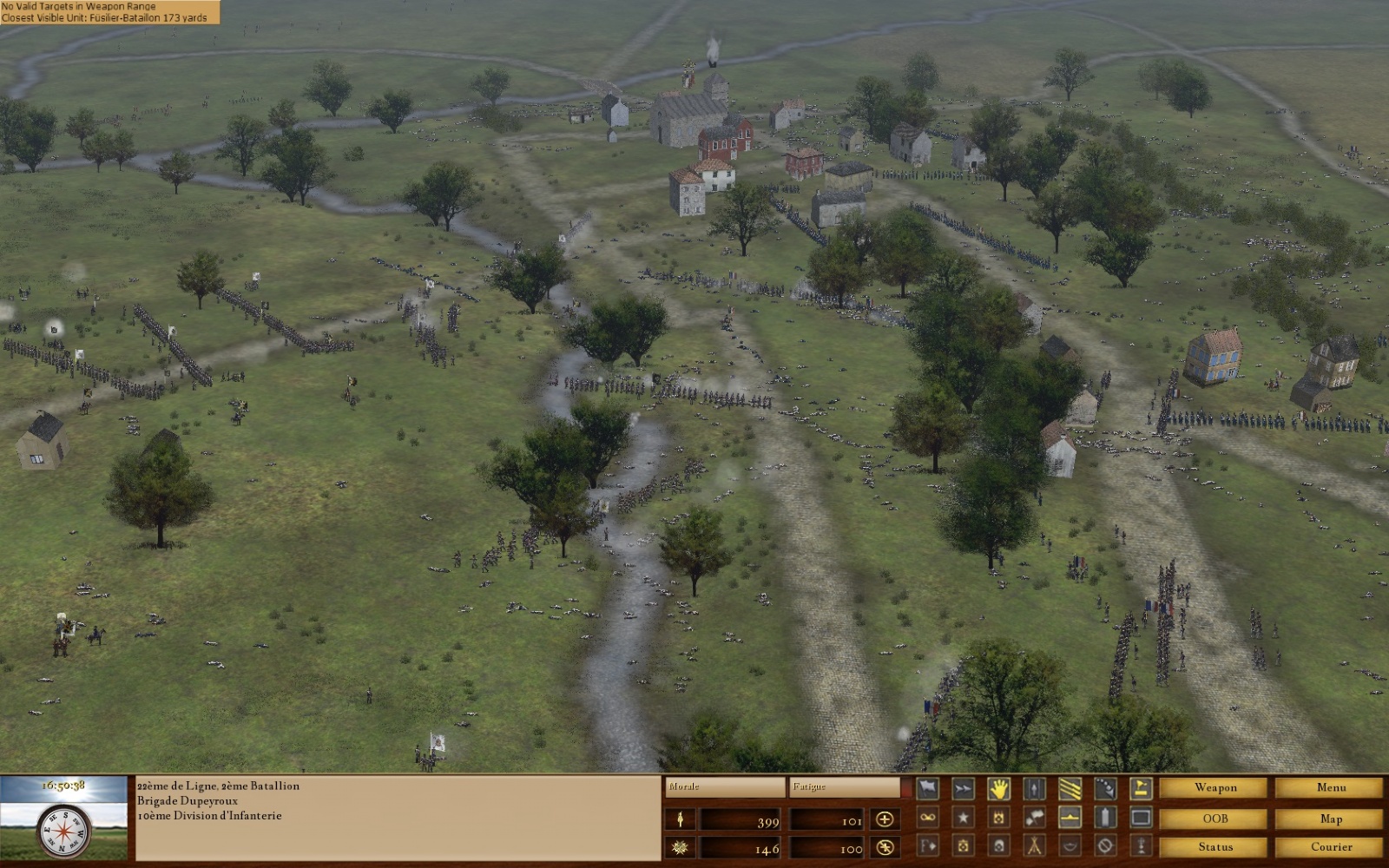Activate the double-arrow command icon

(964, 789)
